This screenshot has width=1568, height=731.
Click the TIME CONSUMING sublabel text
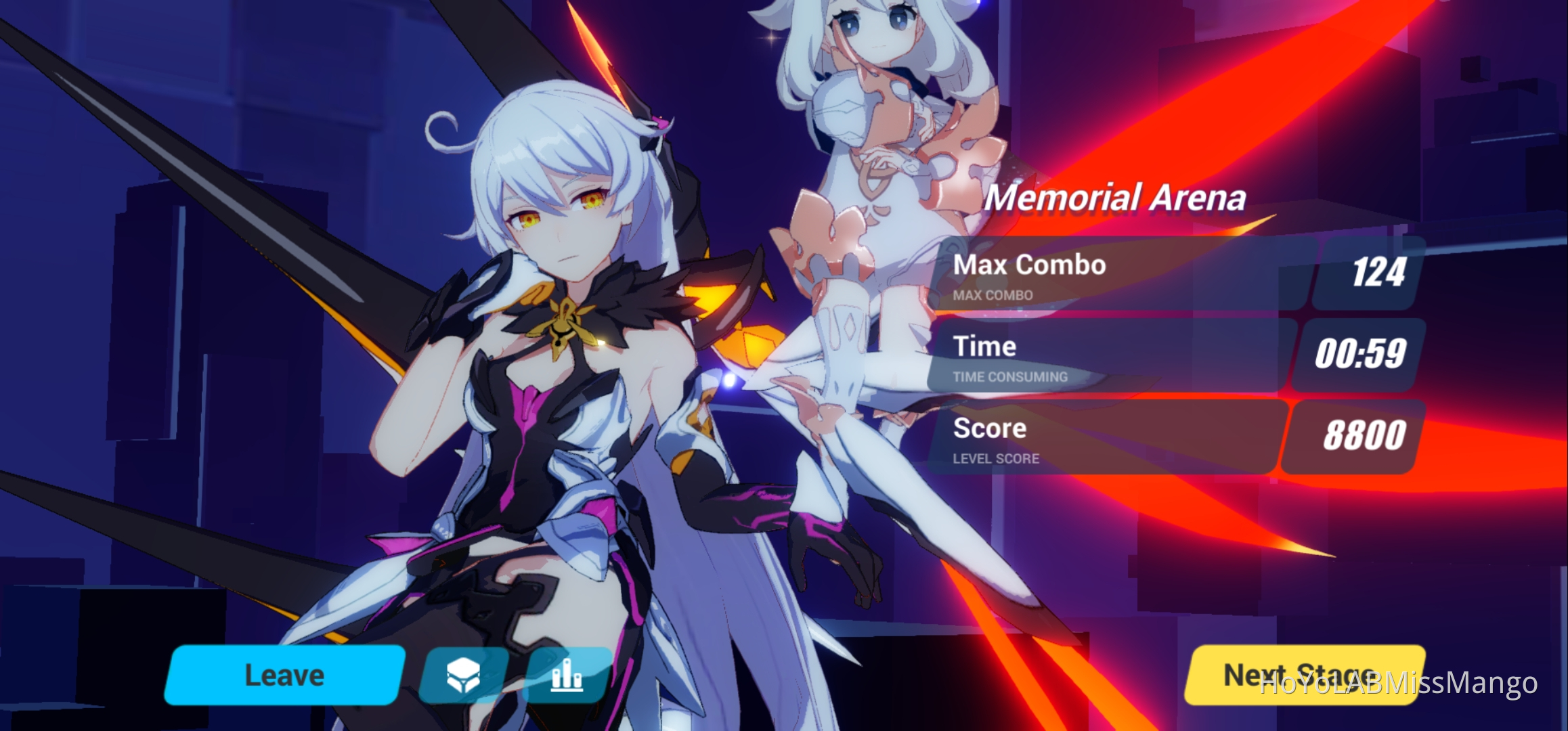tap(1011, 377)
